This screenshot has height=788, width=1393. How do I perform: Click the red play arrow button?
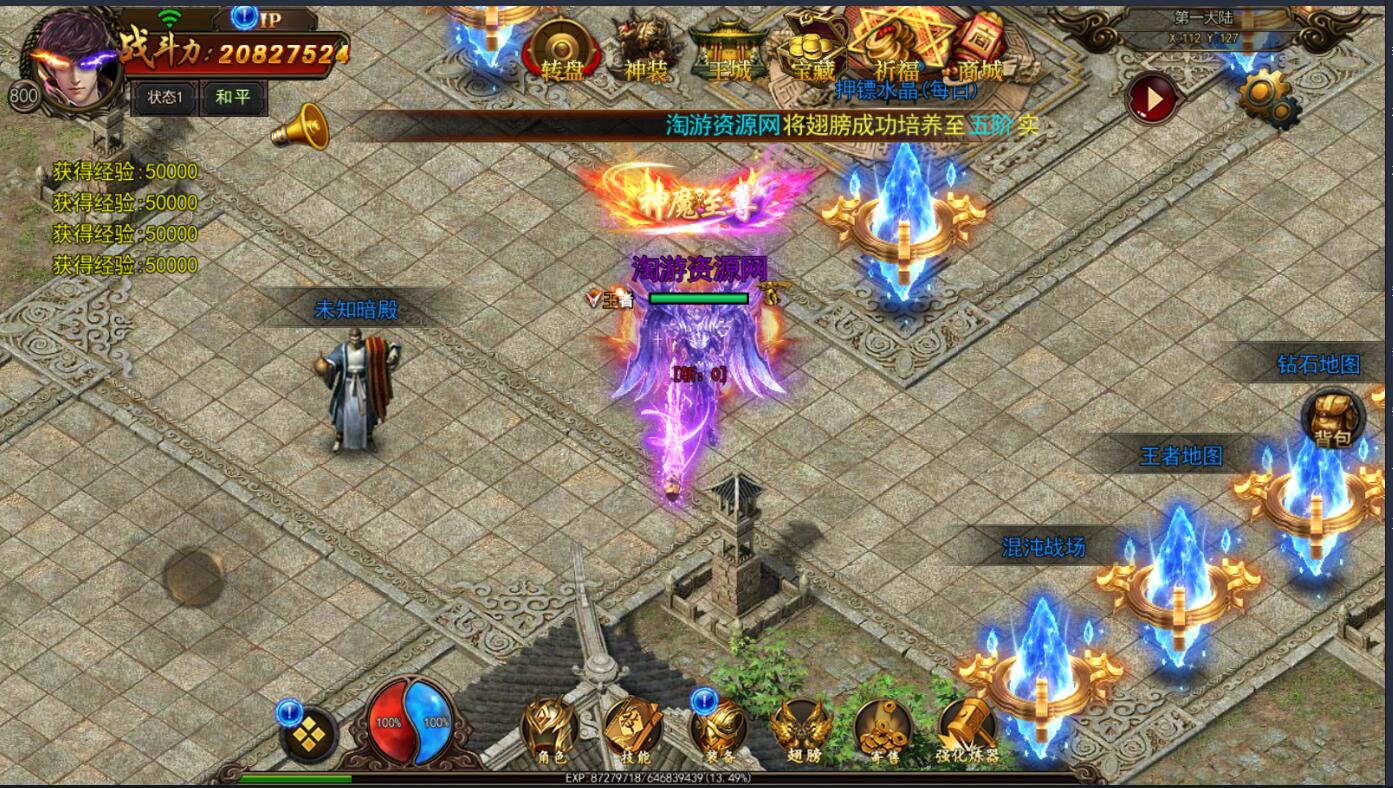coord(1153,99)
